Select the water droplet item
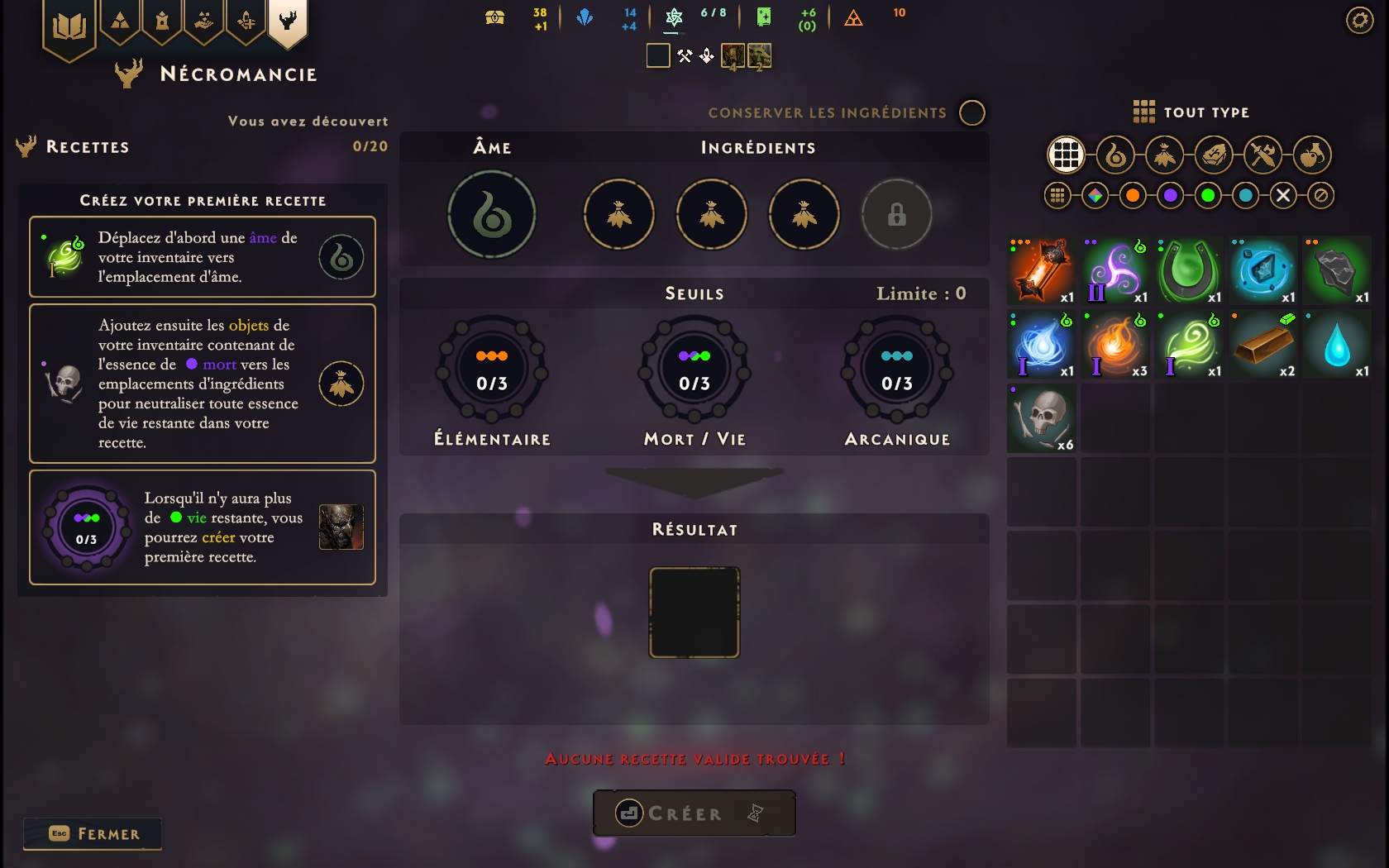Screen dimensions: 1389x868 (x=1336, y=345)
